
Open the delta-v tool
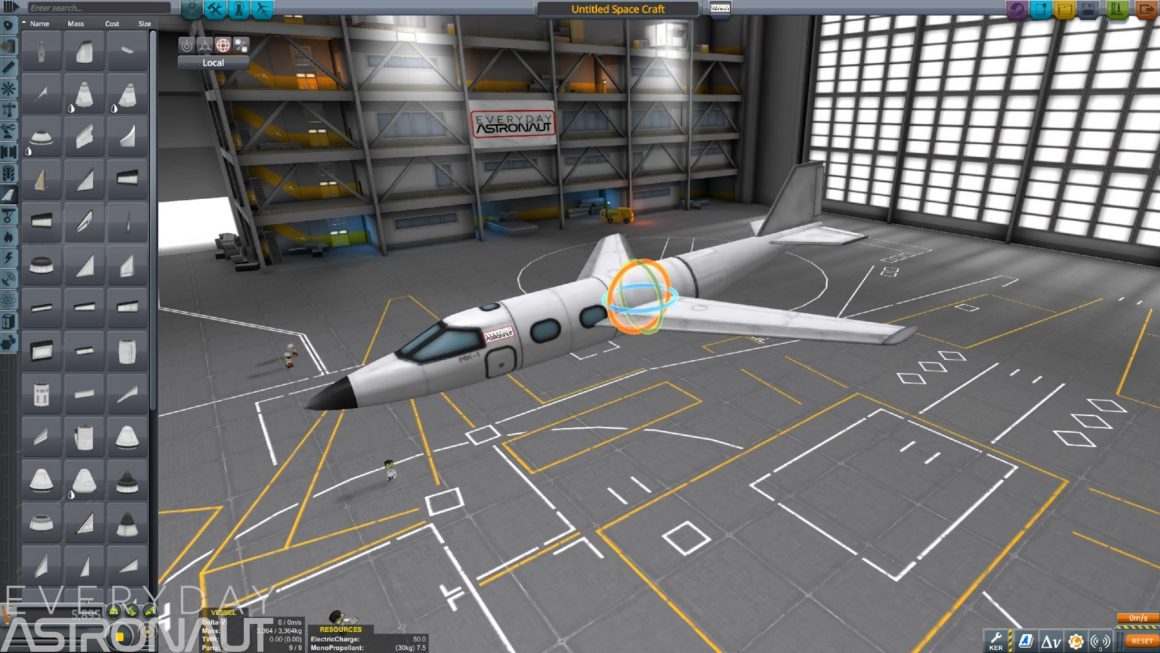pos(1050,641)
